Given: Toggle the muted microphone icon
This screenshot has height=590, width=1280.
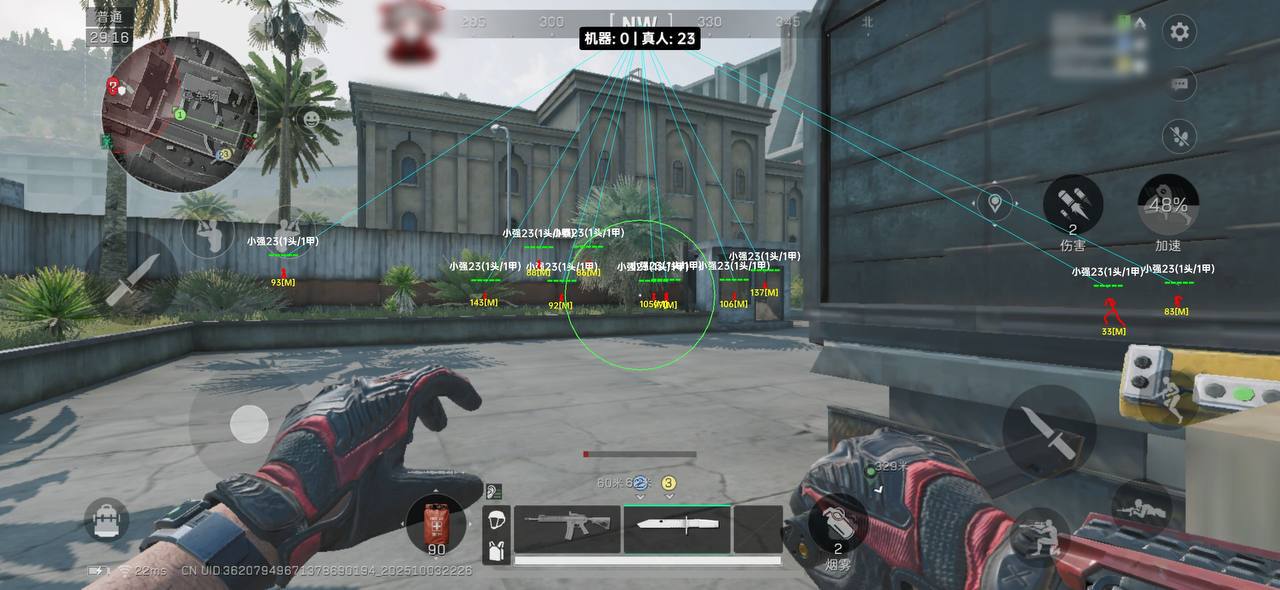Looking at the screenshot, I should [1180, 136].
